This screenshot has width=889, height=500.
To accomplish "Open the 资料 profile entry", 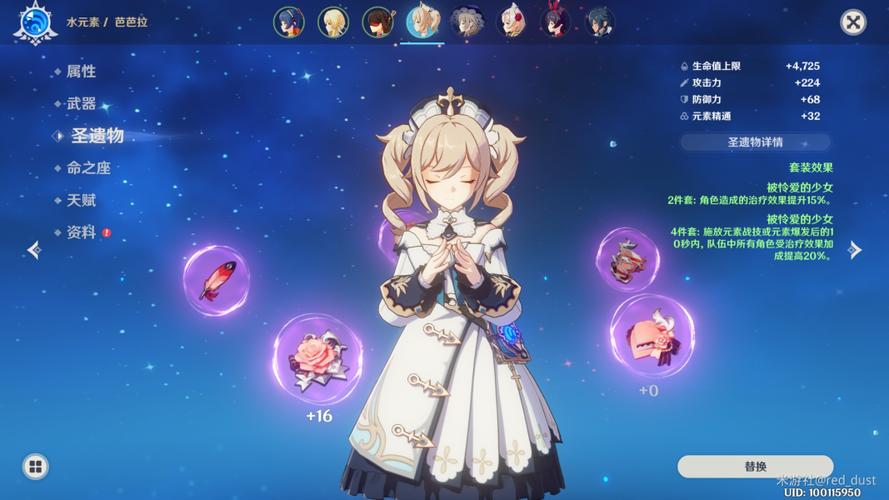I will [81, 232].
